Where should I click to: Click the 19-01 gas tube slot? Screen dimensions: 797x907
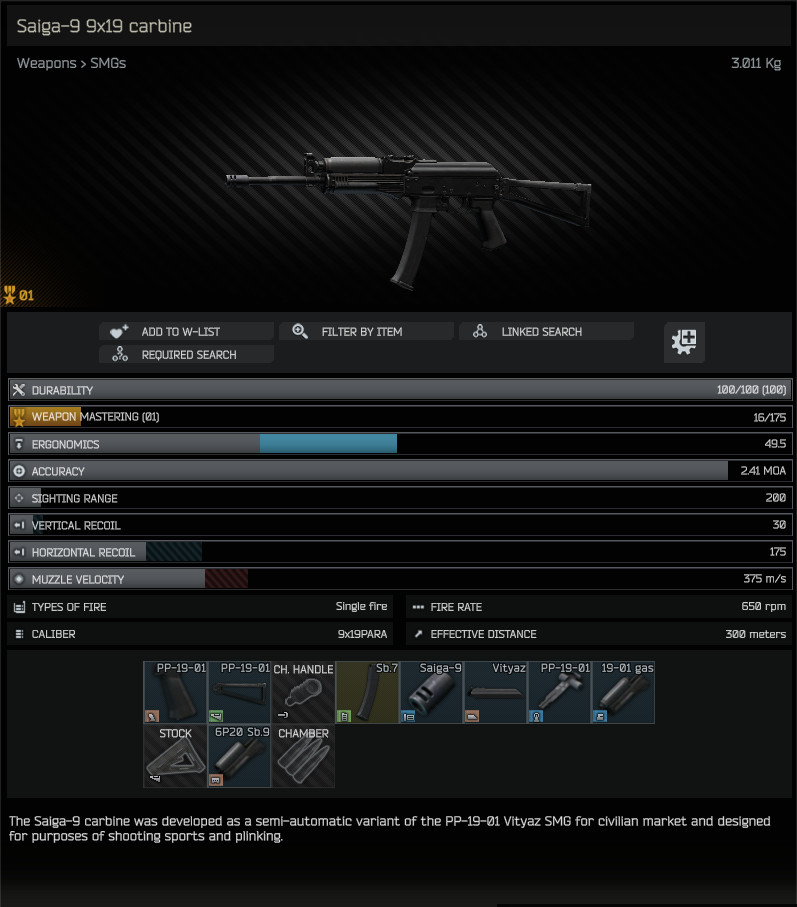coord(623,692)
